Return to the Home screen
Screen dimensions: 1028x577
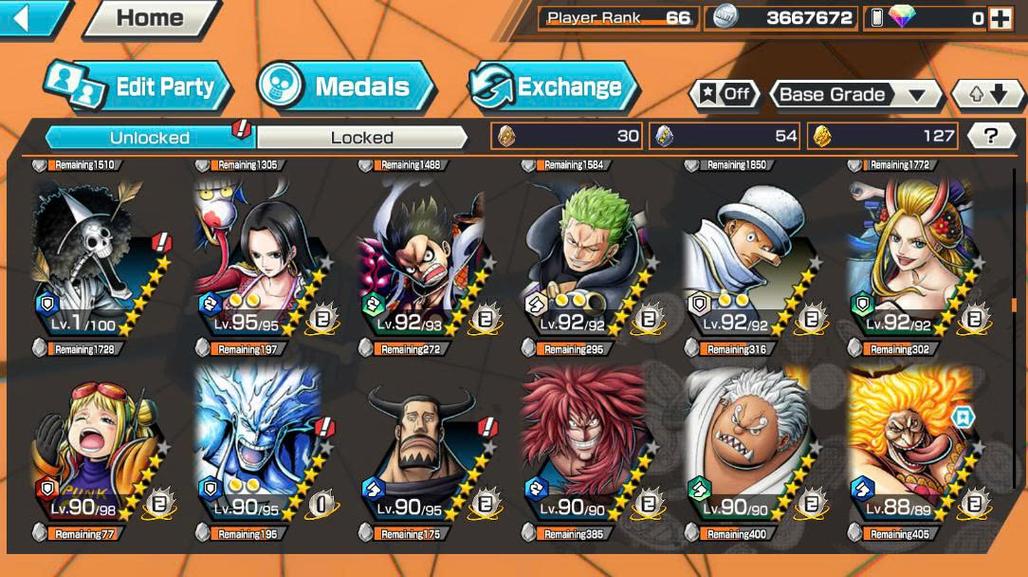coord(150,18)
